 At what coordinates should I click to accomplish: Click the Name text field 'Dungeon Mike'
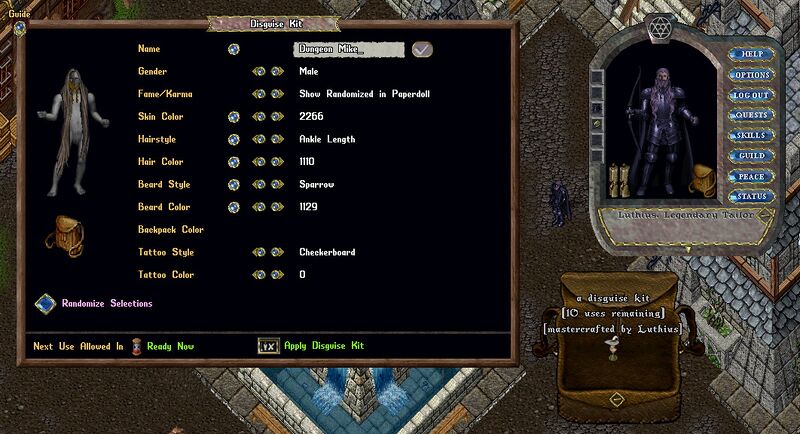[x=348, y=49]
